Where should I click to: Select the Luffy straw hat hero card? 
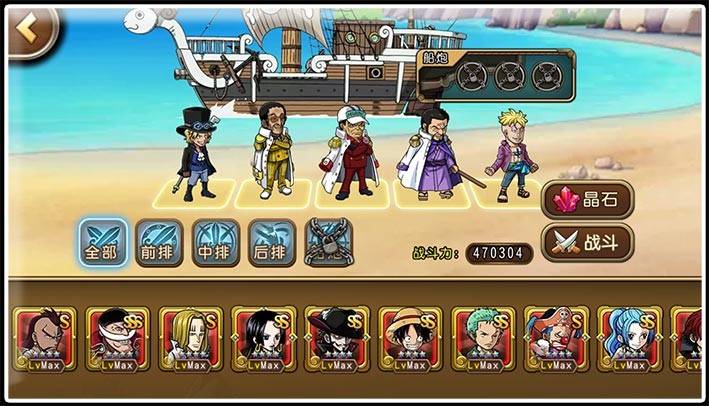pos(410,338)
